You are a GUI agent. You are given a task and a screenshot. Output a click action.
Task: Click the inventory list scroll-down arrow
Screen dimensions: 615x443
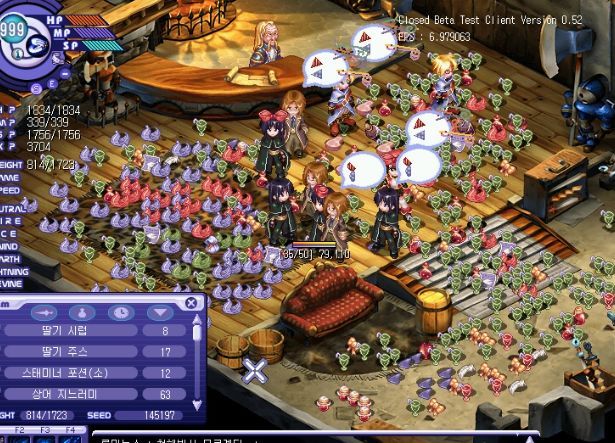(196, 402)
